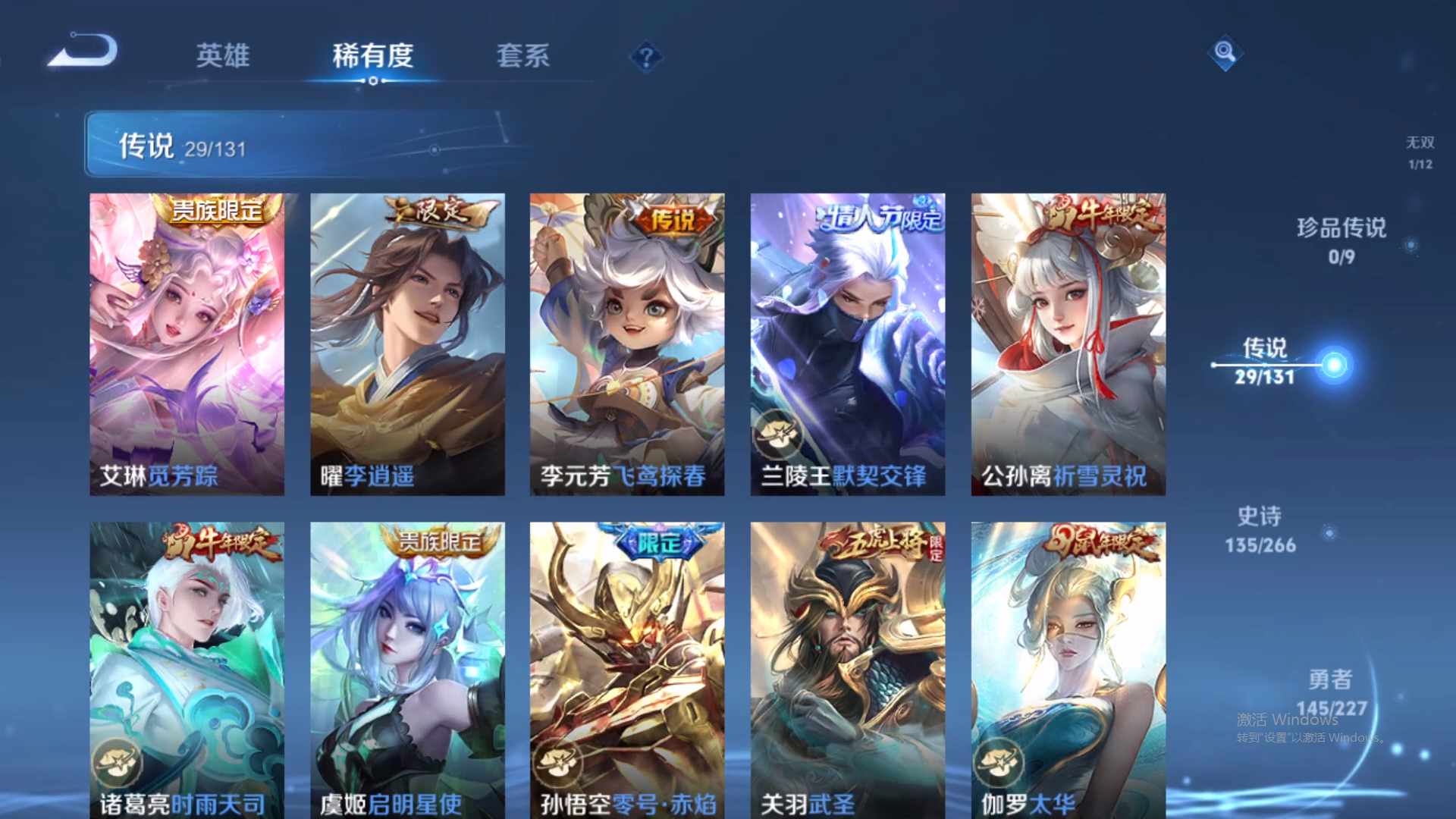Viewport: 1456px width, 819px height.
Task: Open the 艾琳觅芳踪 skin card
Action: pos(187,341)
